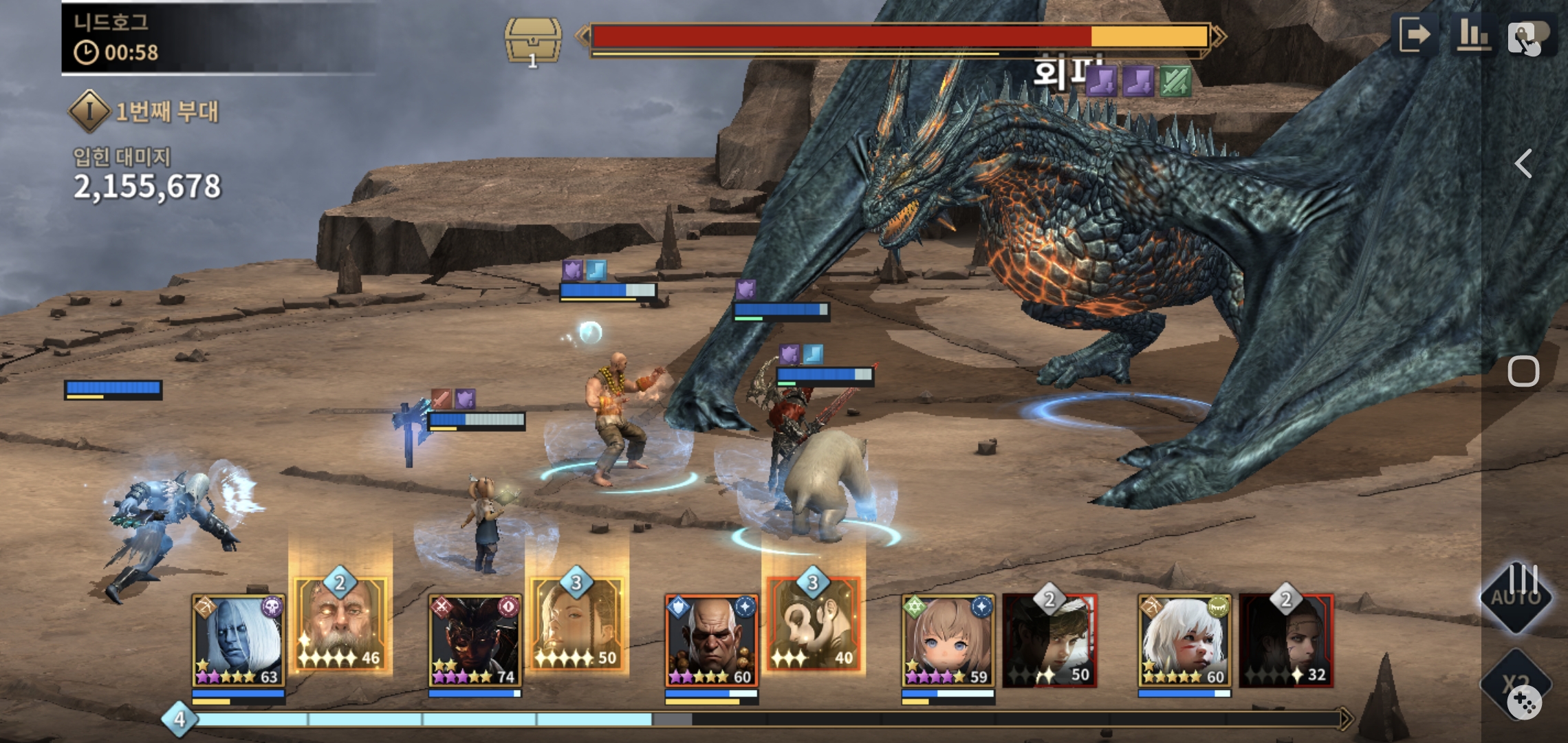The image size is (1568, 743).
Task: Open the floating game controller overlay
Action: [1524, 703]
